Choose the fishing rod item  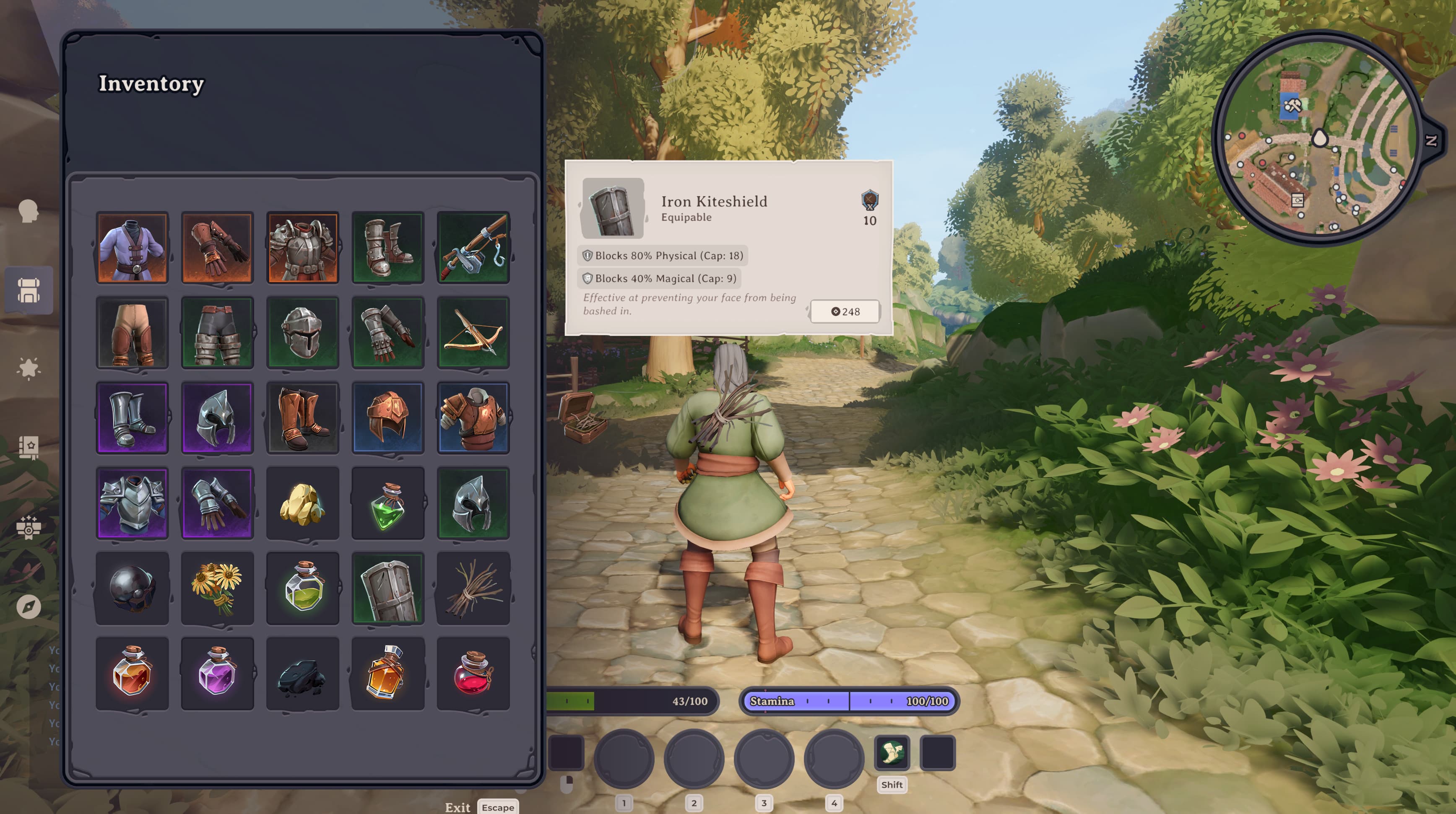click(473, 247)
